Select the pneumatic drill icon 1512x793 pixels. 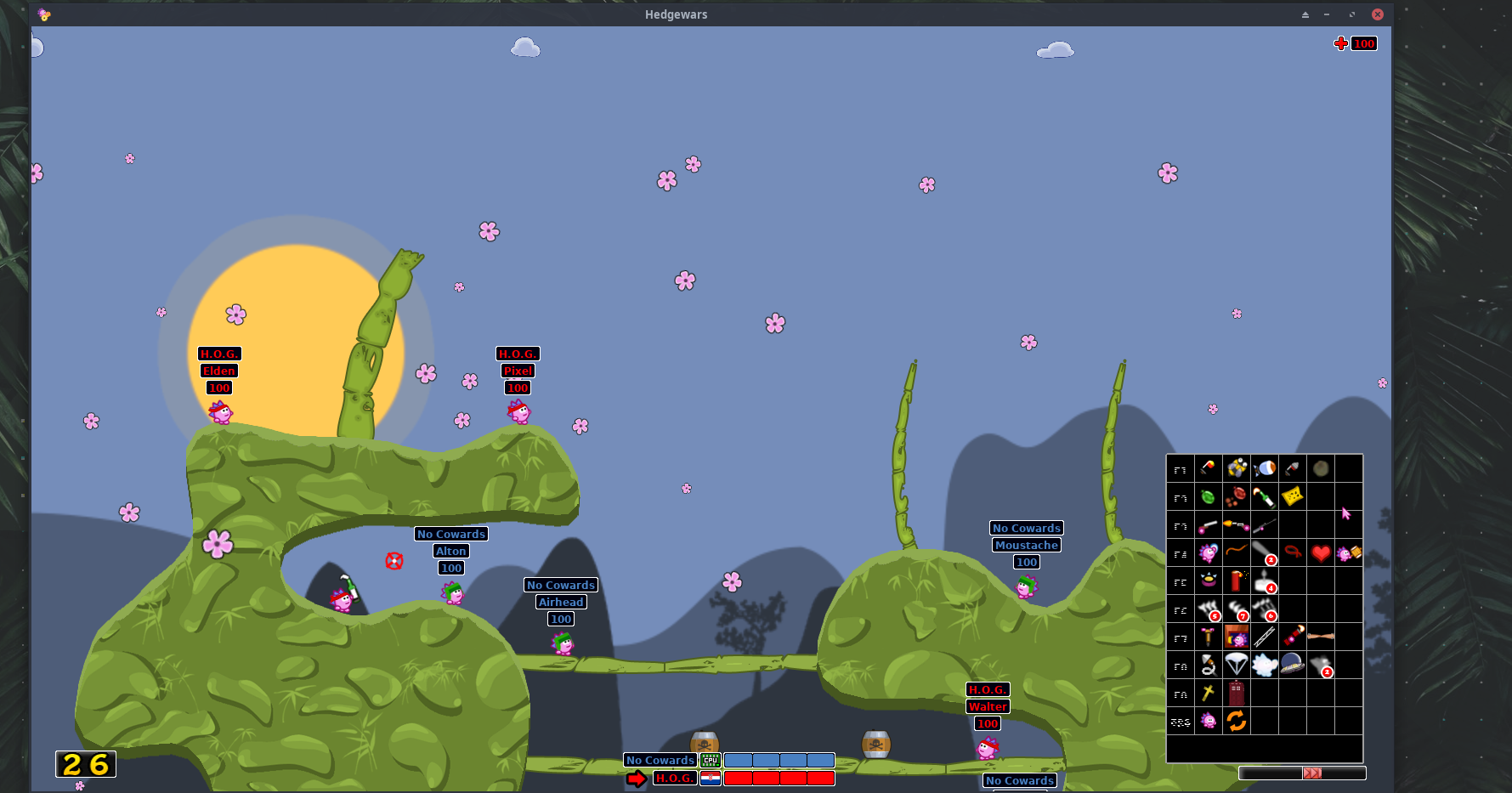1208,636
